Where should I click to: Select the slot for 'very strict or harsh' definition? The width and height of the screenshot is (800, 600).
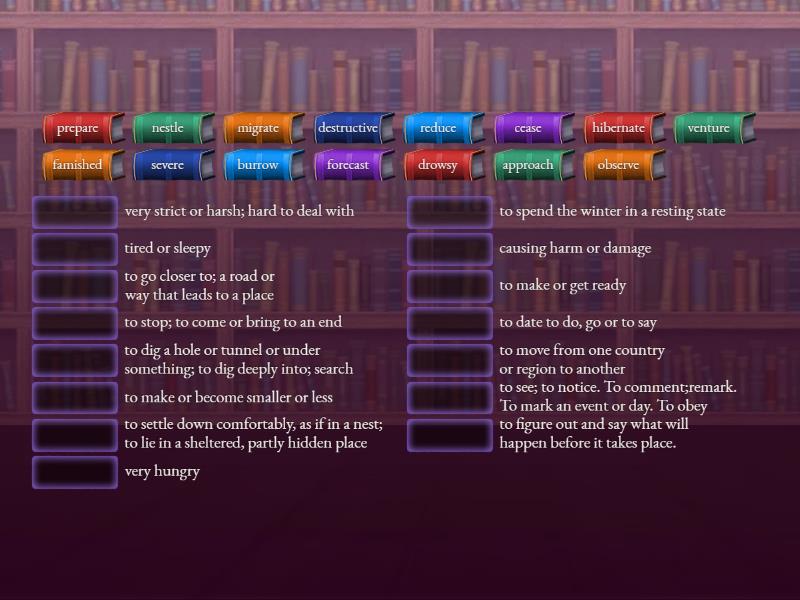pos(75,212)
